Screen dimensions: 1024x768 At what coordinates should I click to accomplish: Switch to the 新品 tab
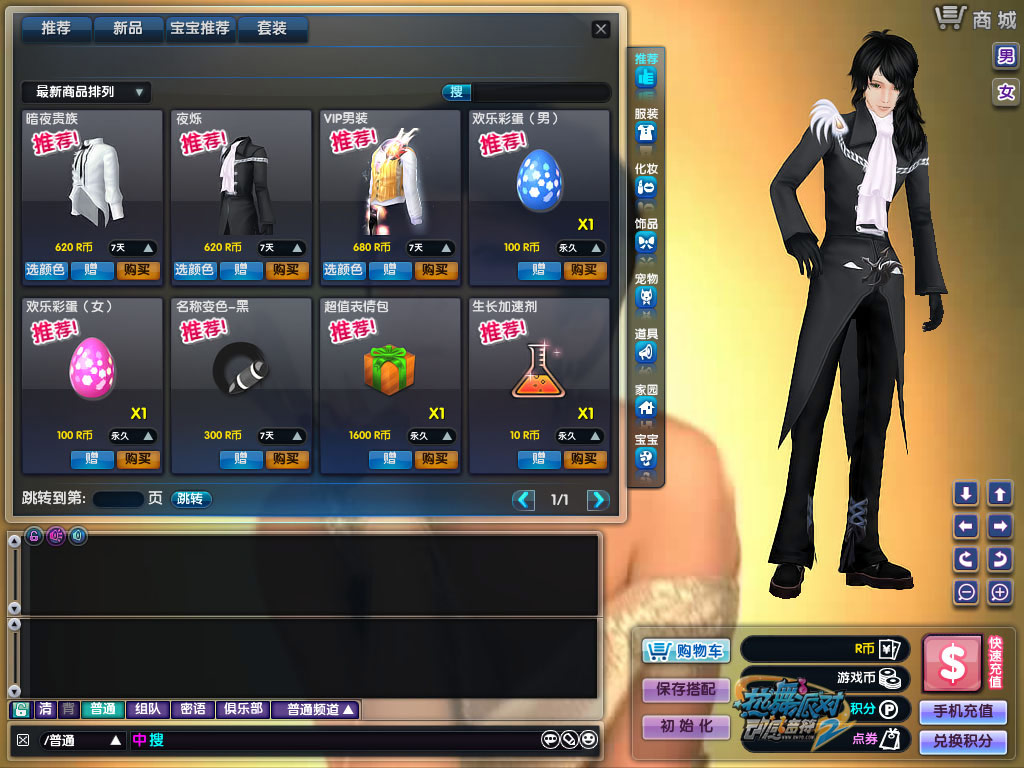[127, 29]
